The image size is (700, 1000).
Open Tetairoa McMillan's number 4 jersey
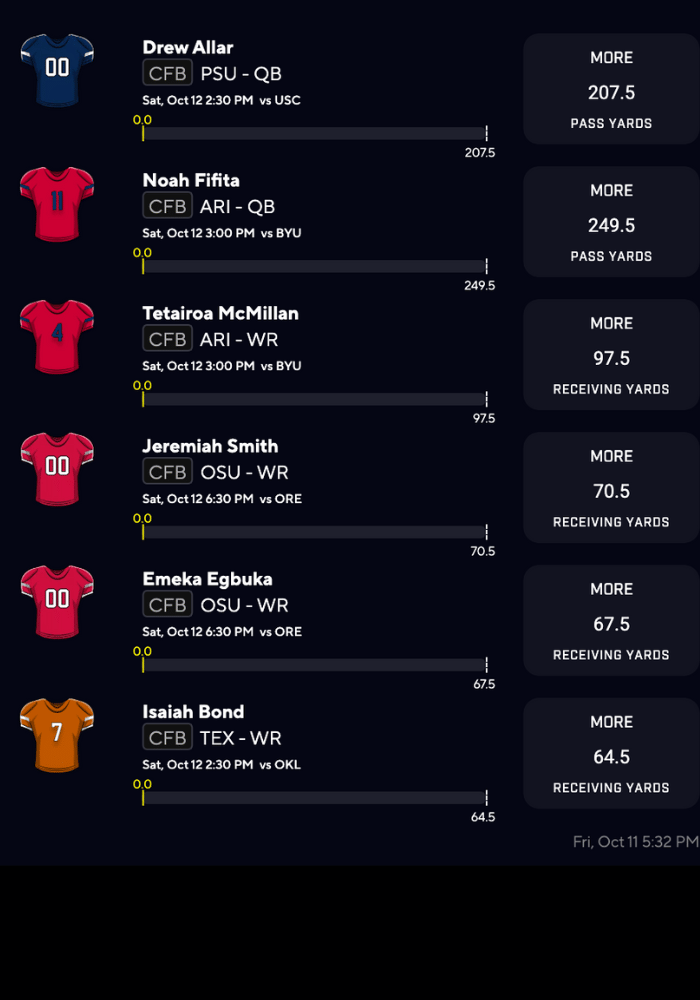57,336
